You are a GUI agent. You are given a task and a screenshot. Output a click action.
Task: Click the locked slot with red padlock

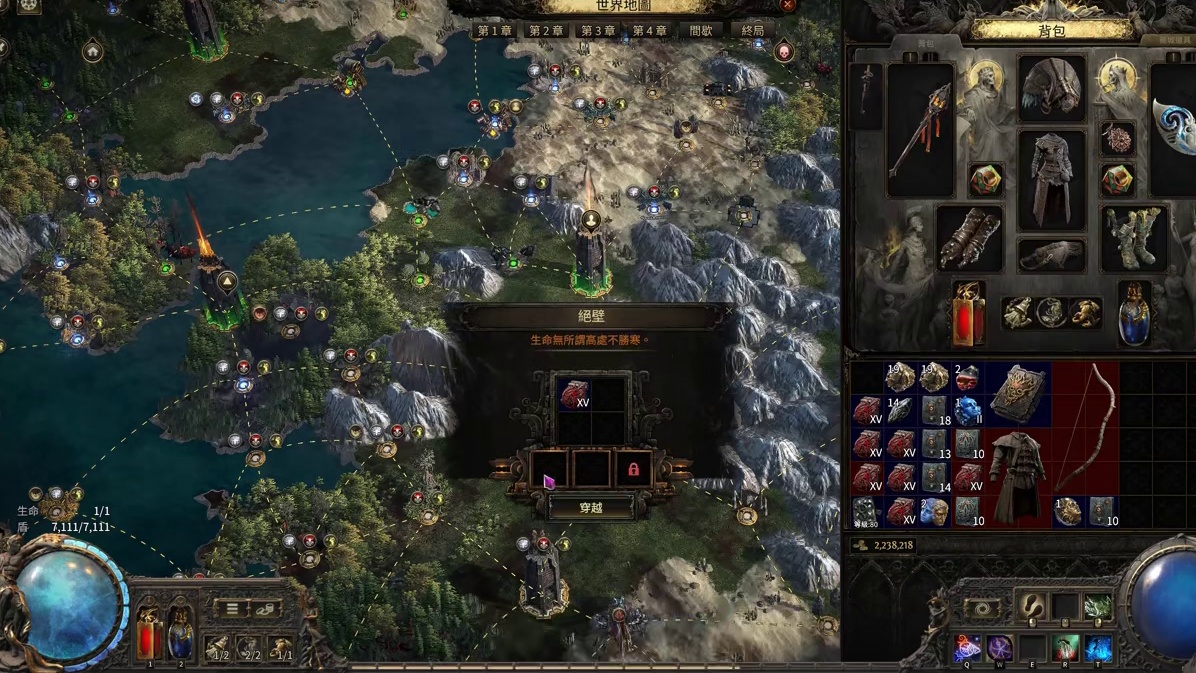[x=633, y=469]
